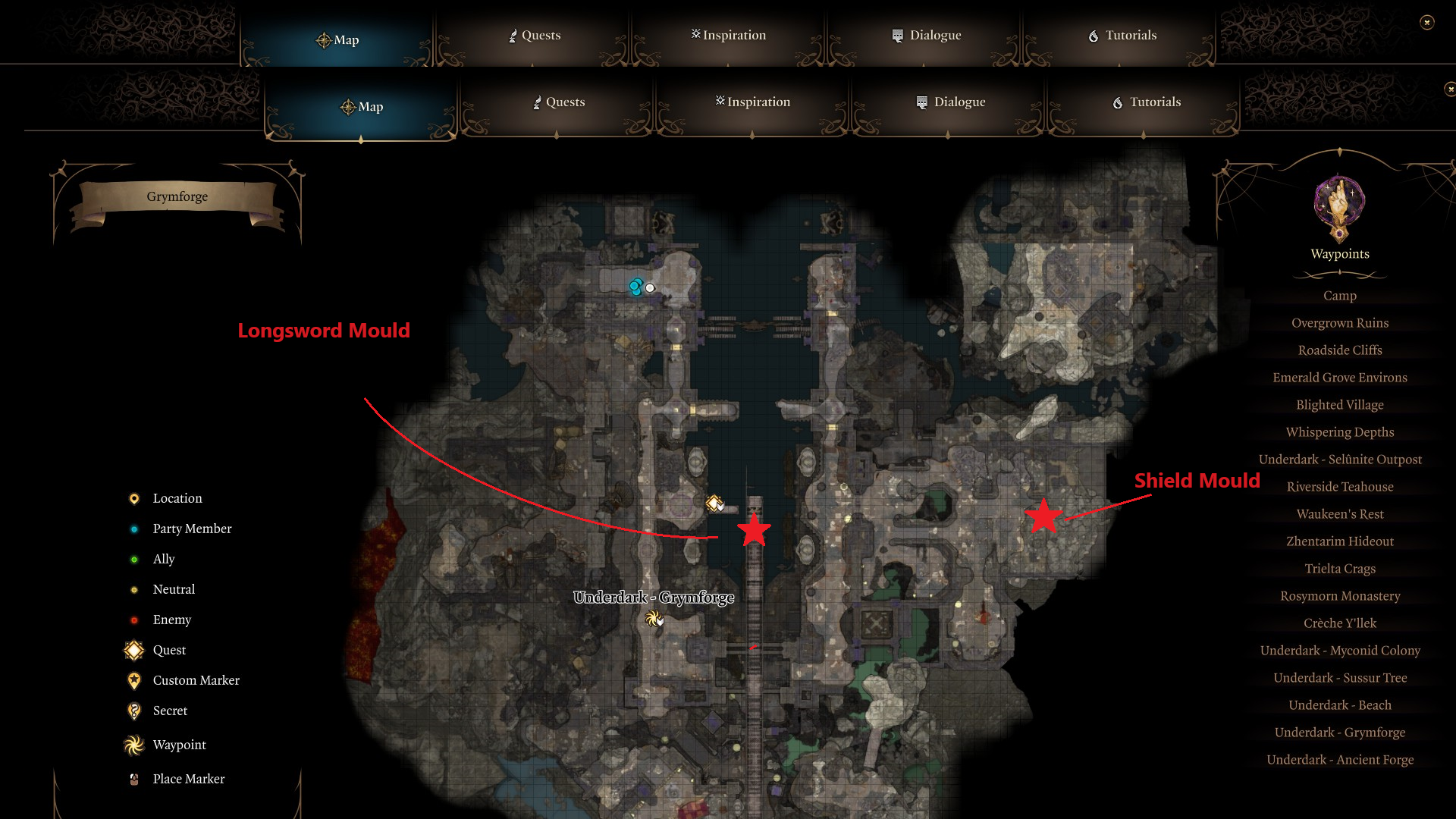Toggle the Enemy marker visibility in the legend
The image size is (1456, 819).
pyautogui.click(x=134, y=620)
